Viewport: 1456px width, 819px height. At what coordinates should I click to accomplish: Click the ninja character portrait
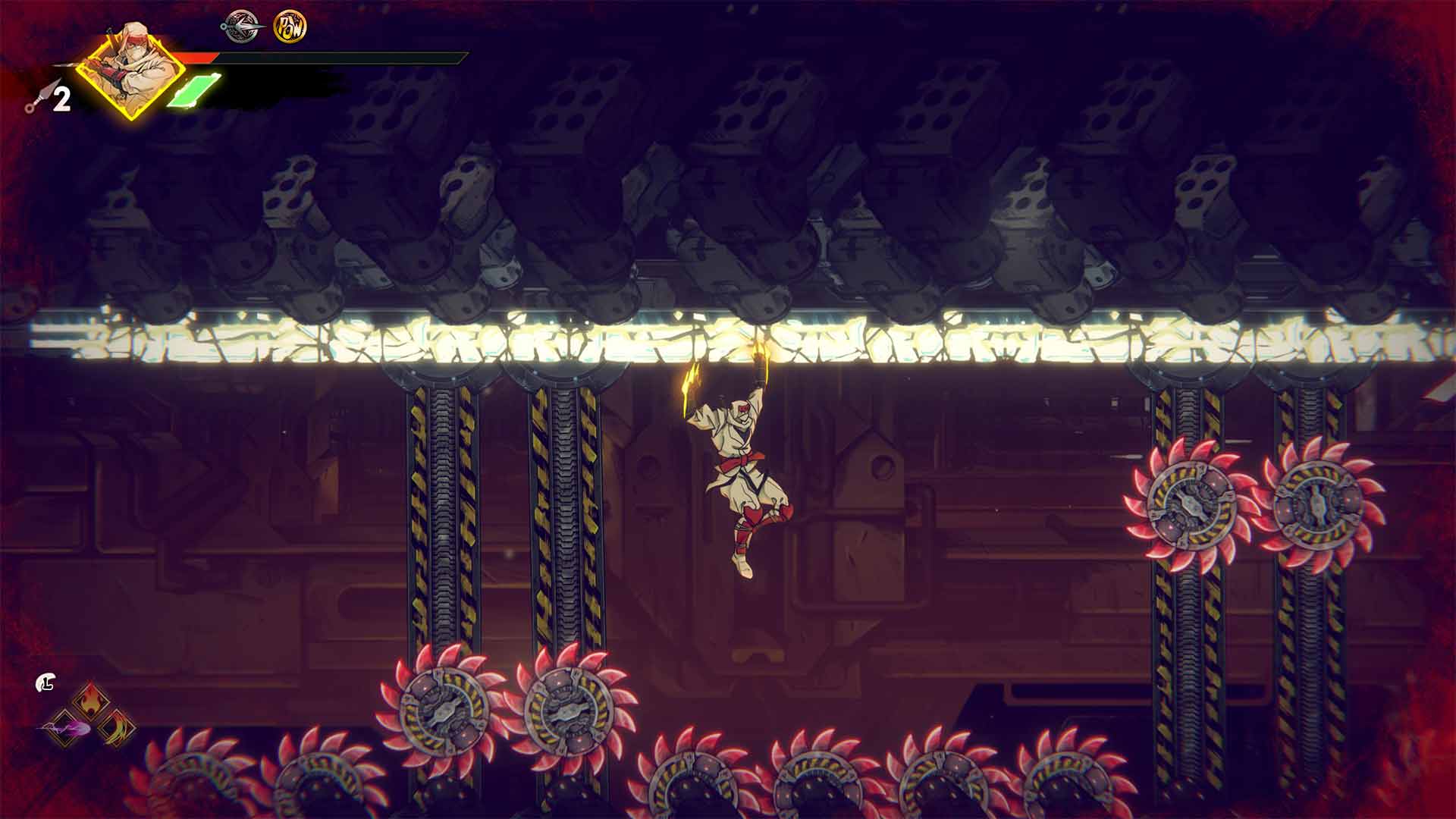point(130,72)
